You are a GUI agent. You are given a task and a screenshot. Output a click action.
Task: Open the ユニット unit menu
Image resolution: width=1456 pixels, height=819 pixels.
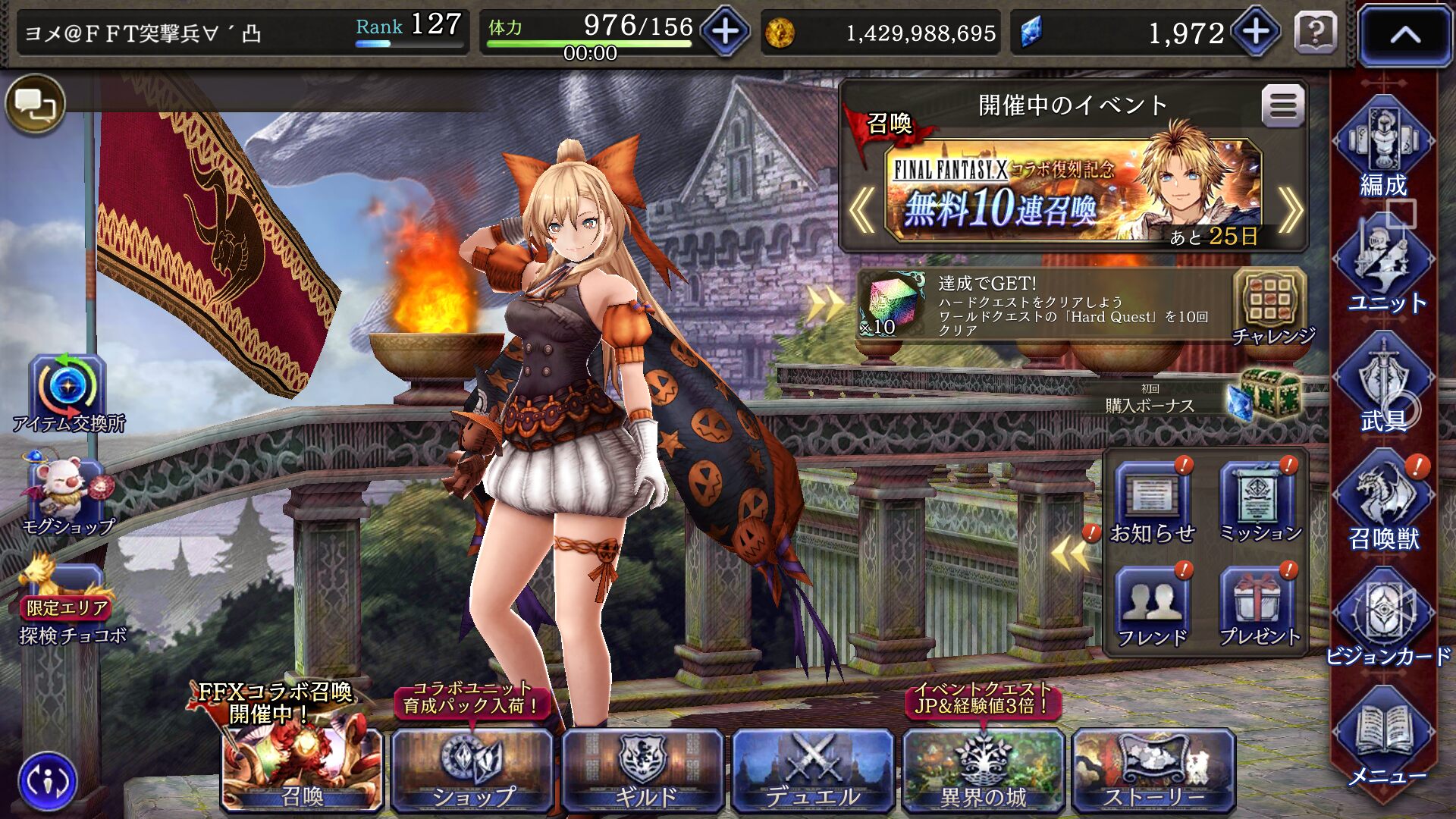click(x=1385, y=267)
